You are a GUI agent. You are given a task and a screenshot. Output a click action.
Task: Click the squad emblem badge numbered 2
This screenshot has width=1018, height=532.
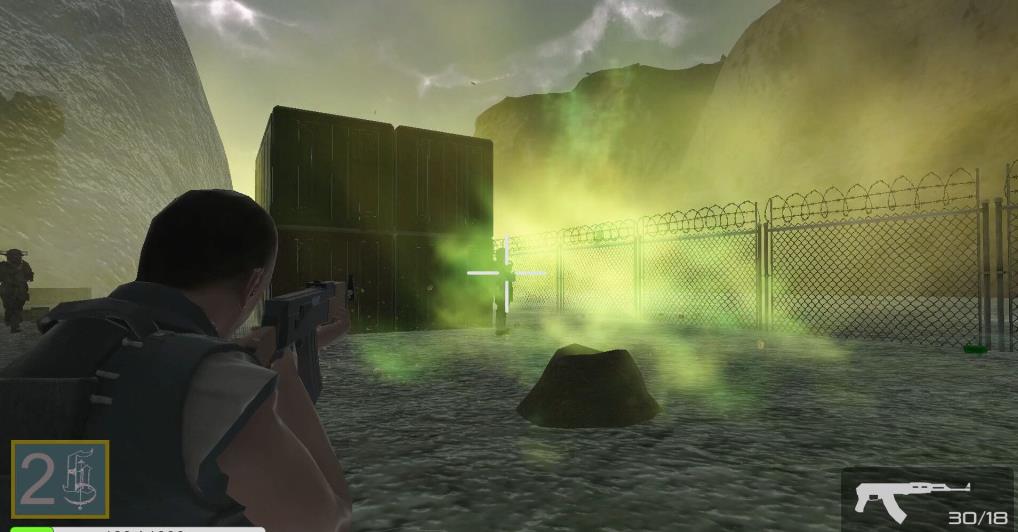pyautogui.click(x=60, y=480)
